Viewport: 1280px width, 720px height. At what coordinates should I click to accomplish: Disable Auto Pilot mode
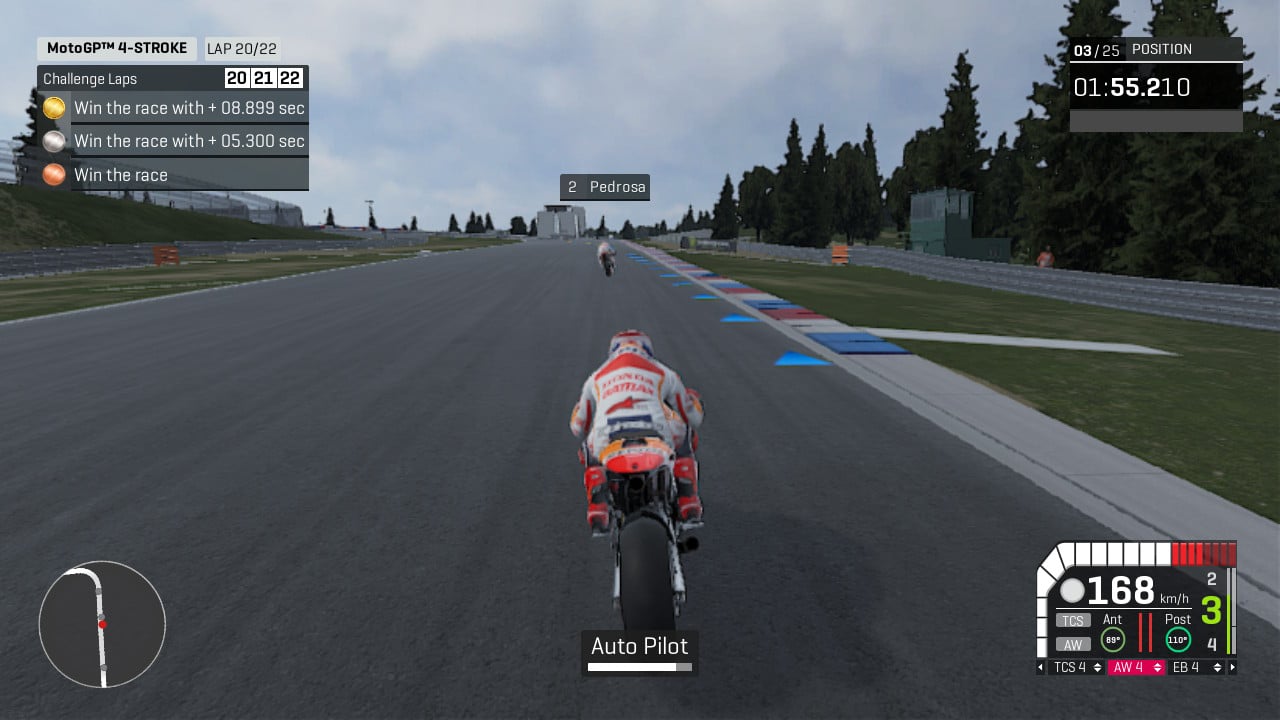point(639,647)
